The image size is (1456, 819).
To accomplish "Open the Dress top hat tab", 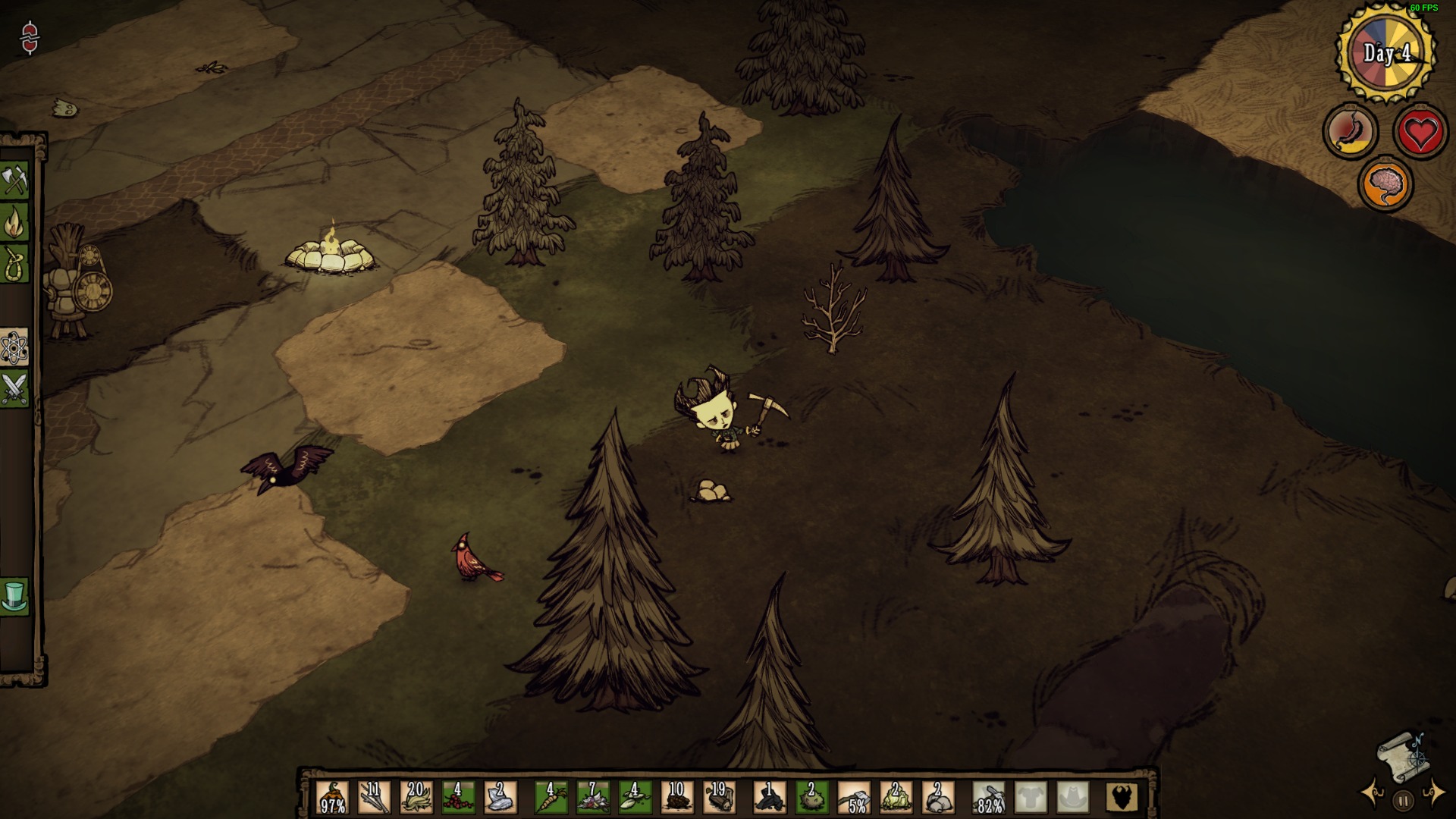I will (x=14, y=595).
